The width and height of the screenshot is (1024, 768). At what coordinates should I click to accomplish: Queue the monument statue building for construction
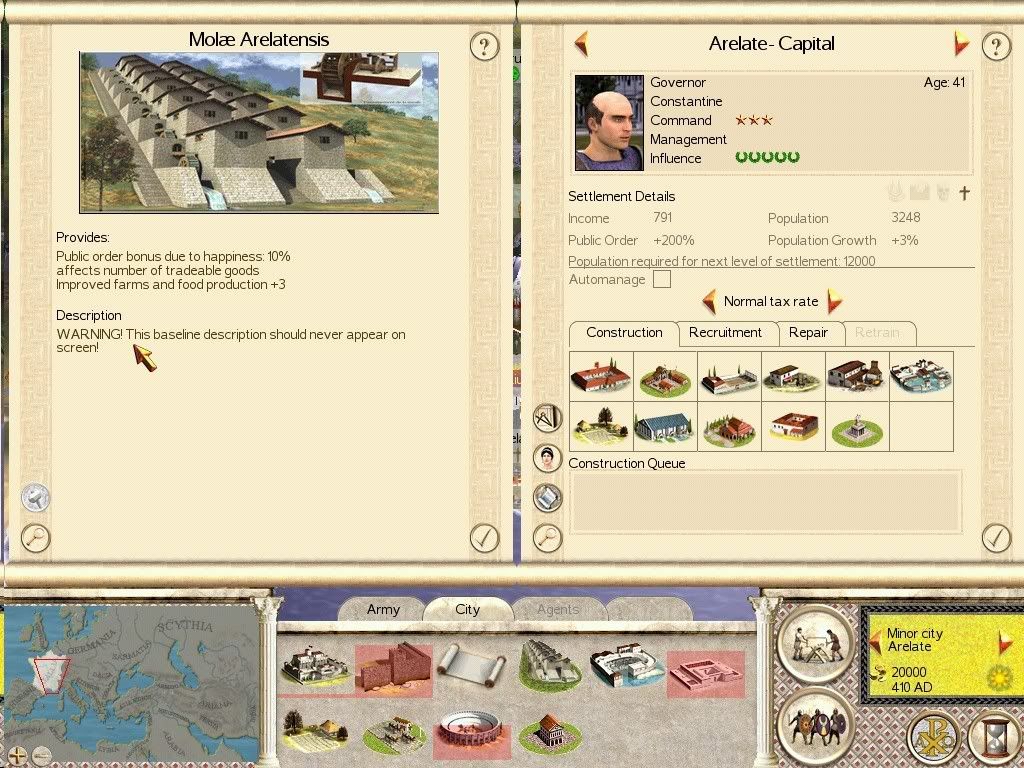pos(857,428)
